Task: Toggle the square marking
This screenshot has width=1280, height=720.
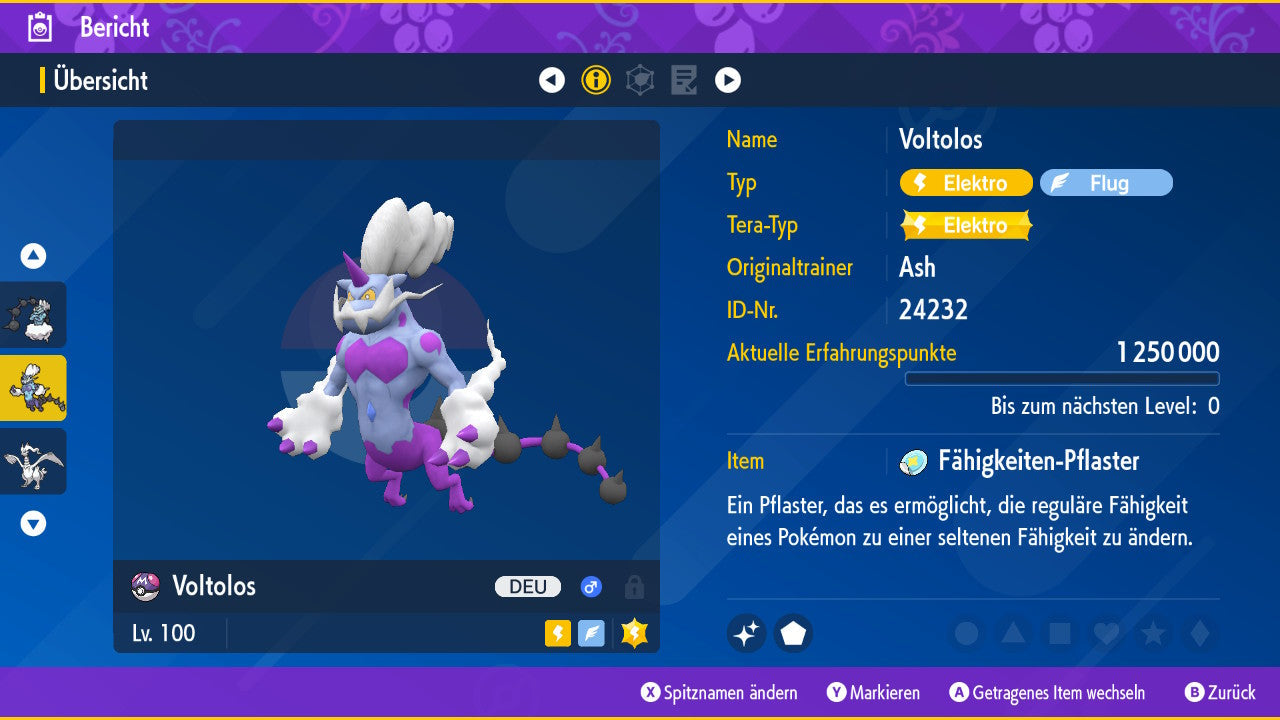Action: click(x=1060, y=633)
